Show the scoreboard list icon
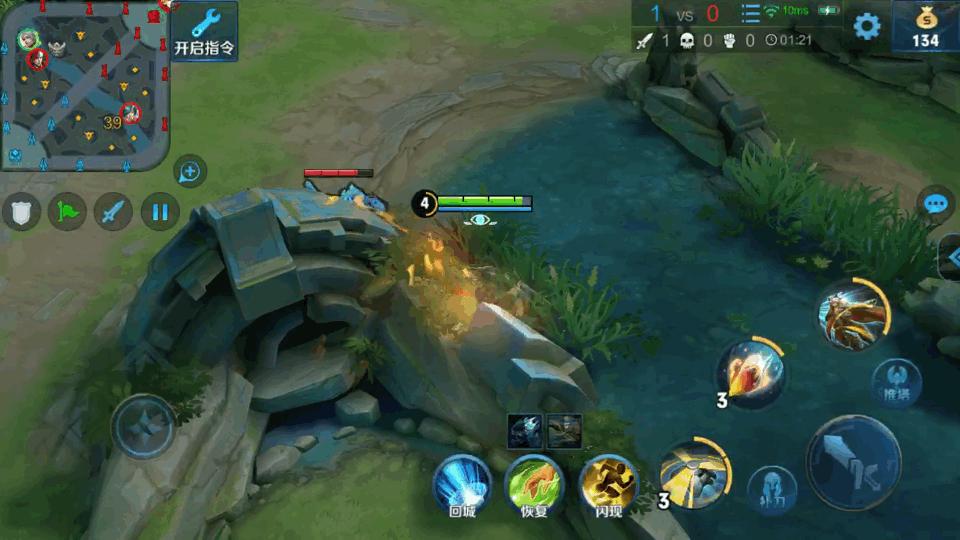This screenshot has height=540, width=960. click(x=750, y=14)
